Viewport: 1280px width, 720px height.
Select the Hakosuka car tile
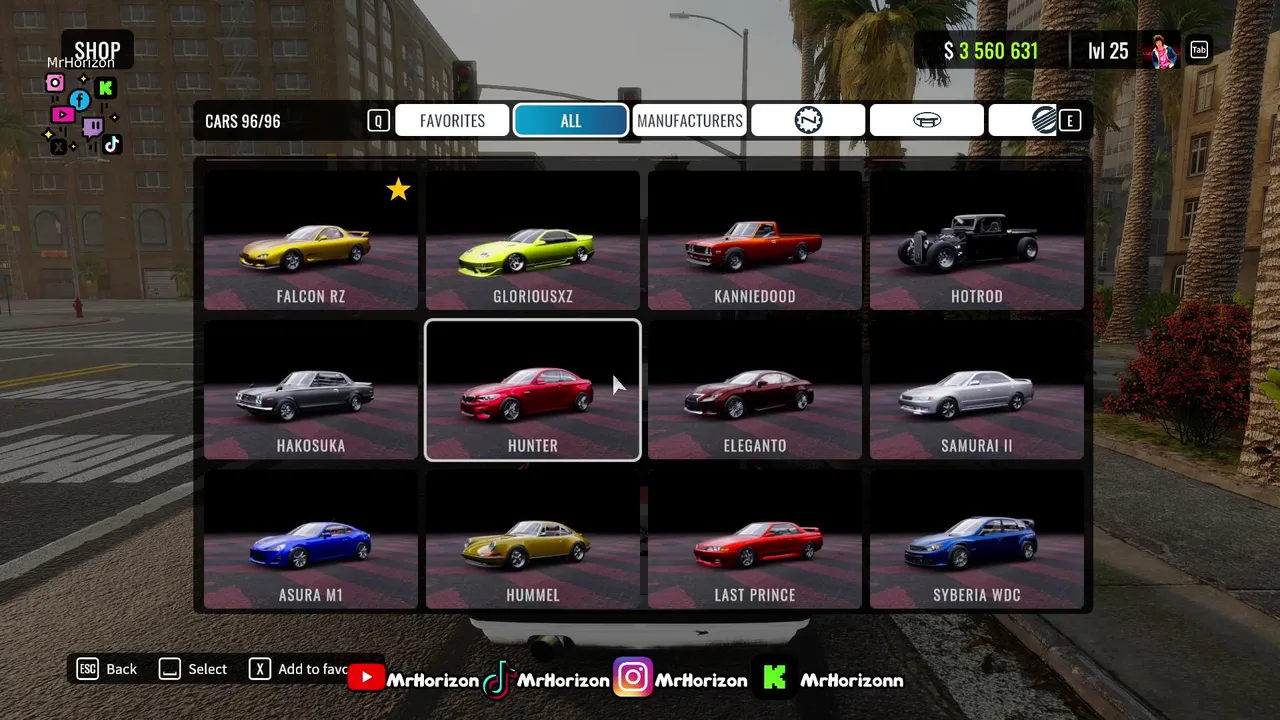(311, 390)
